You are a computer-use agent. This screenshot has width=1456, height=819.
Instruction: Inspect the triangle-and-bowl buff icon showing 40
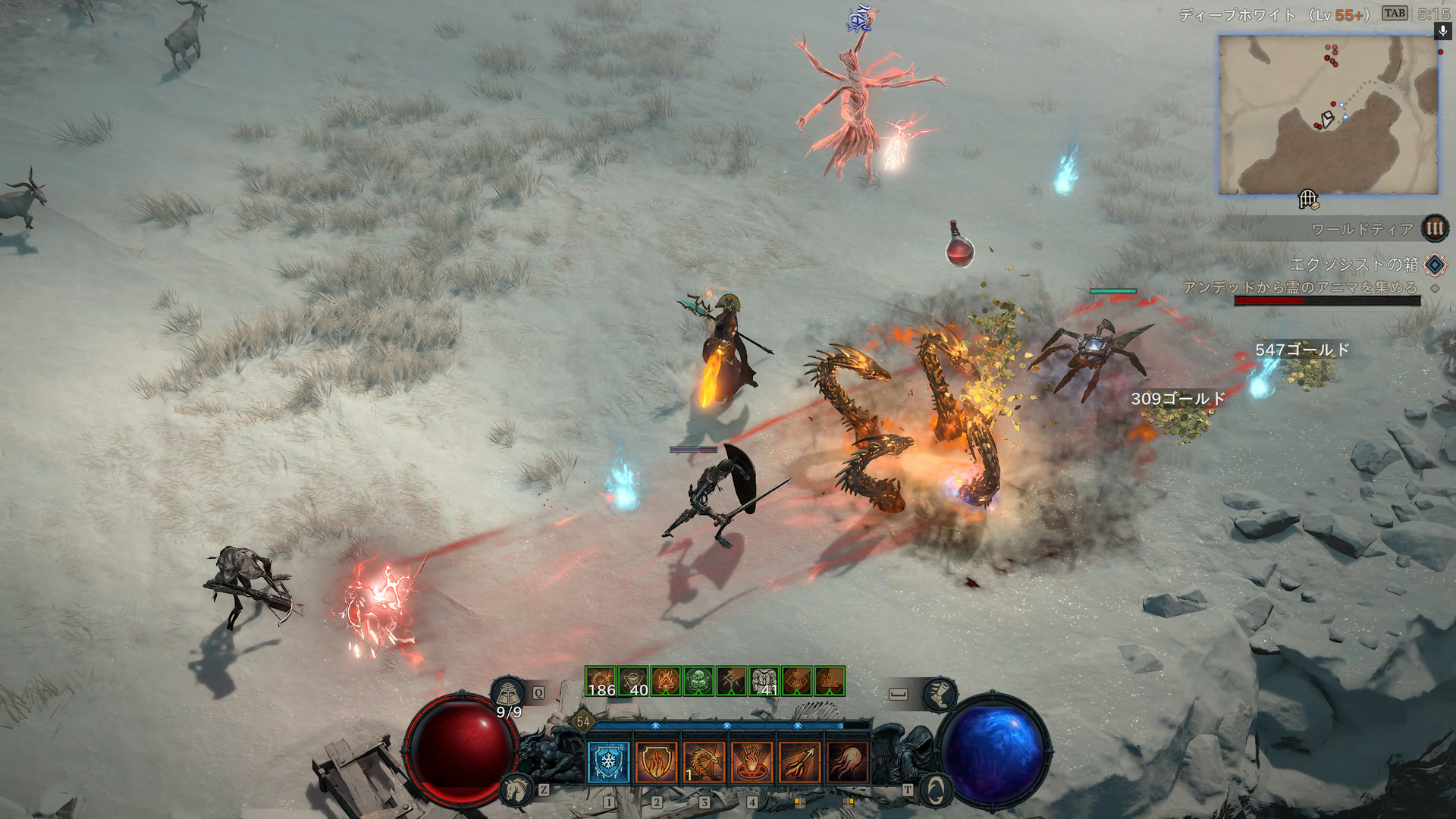click(632, 681)
